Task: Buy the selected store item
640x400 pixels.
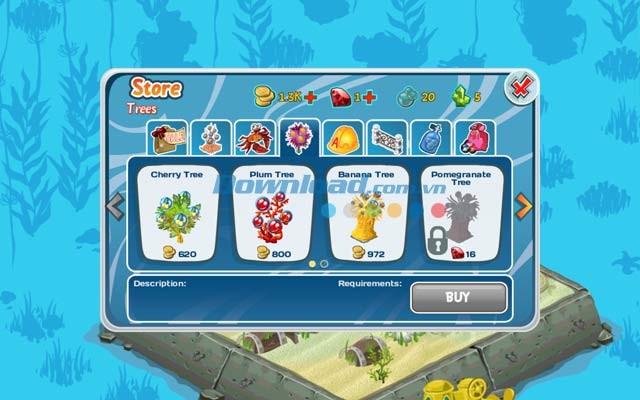Action: click(458, 297)
